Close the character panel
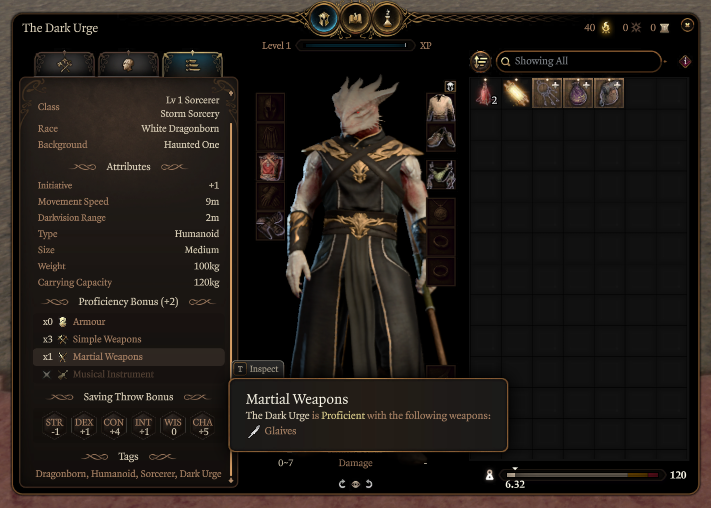 point(687,25)
